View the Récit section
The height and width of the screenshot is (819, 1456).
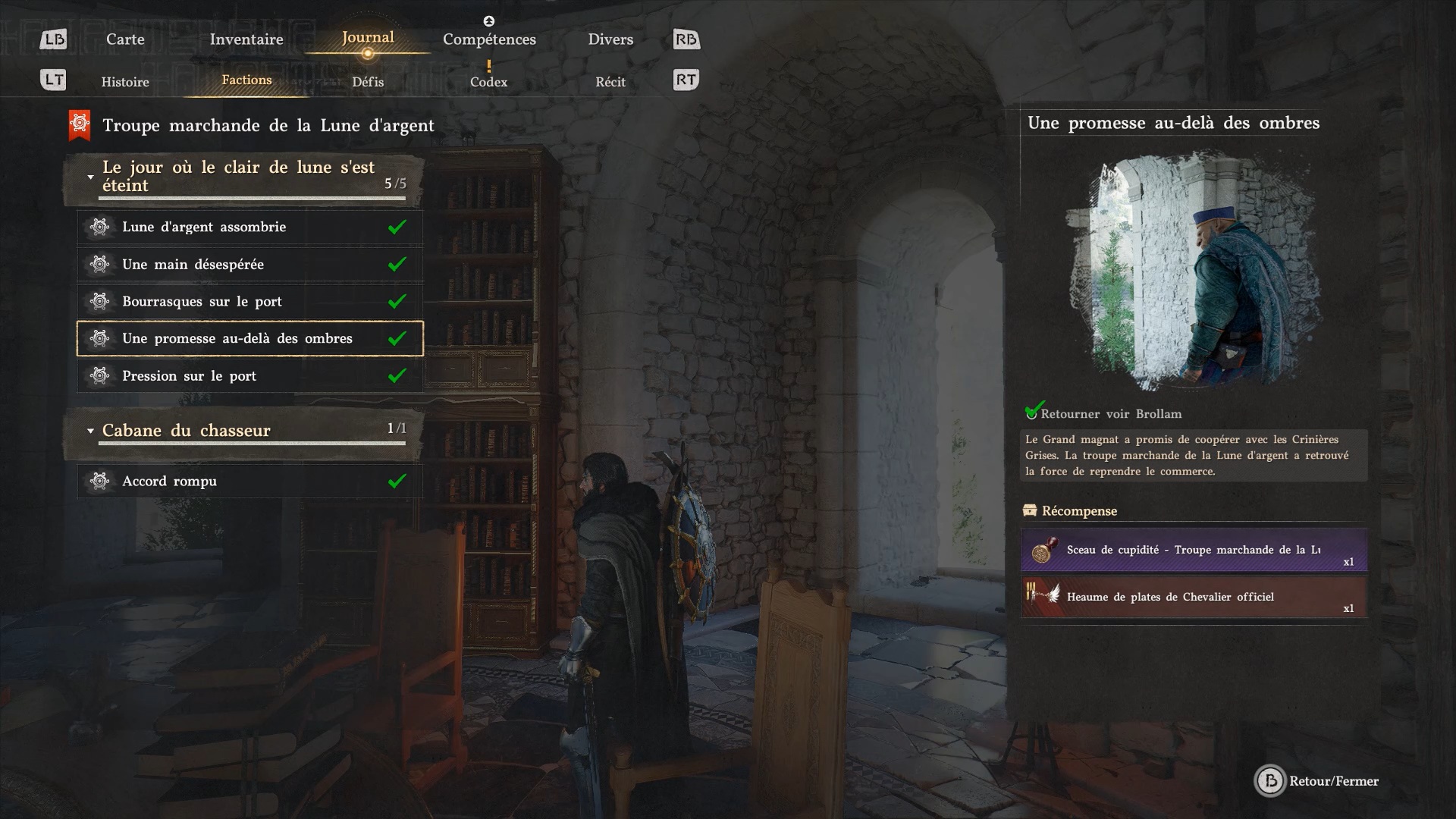click(x=610, y=82)
